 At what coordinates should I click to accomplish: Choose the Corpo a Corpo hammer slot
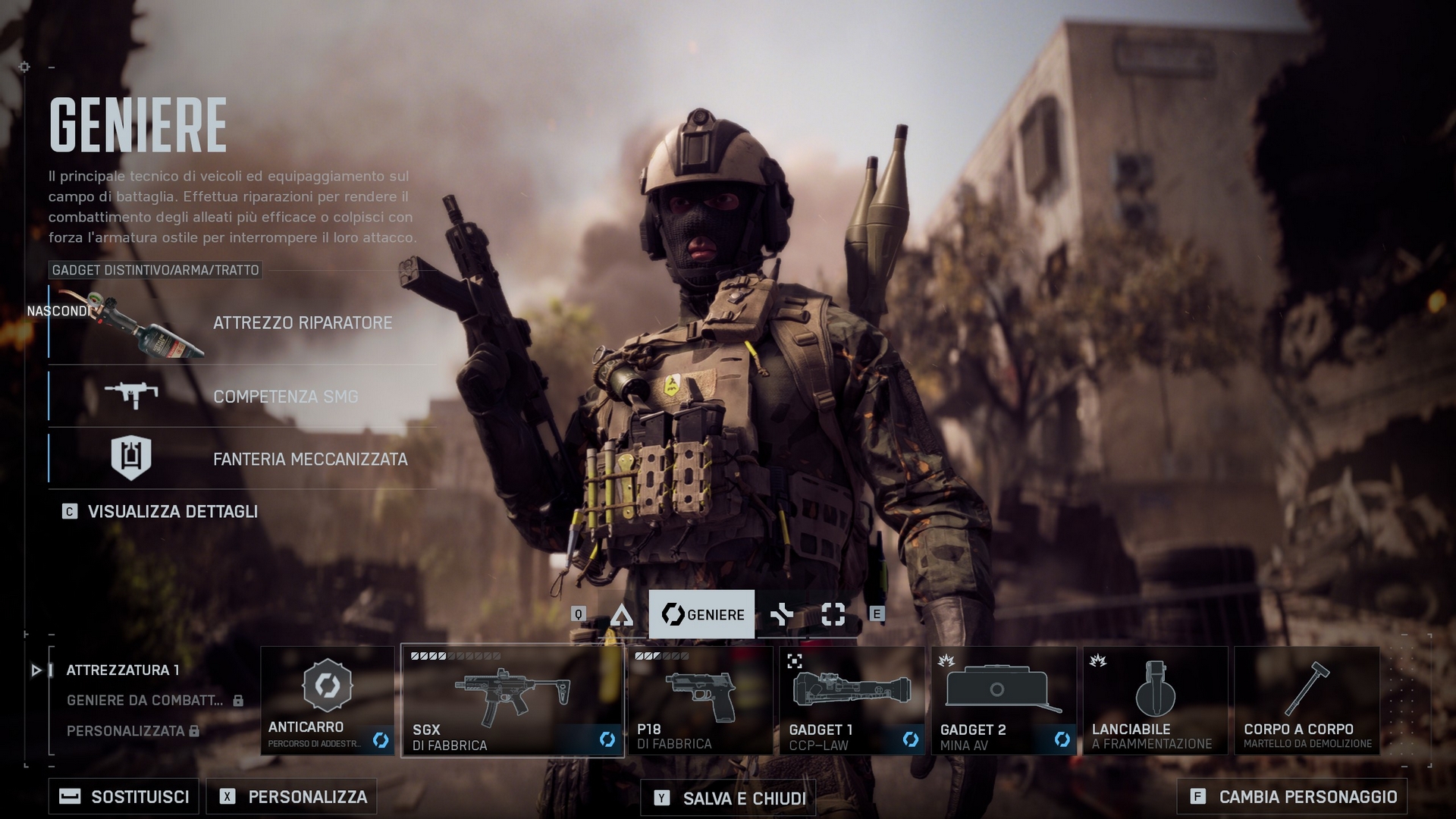point(1307,701)
